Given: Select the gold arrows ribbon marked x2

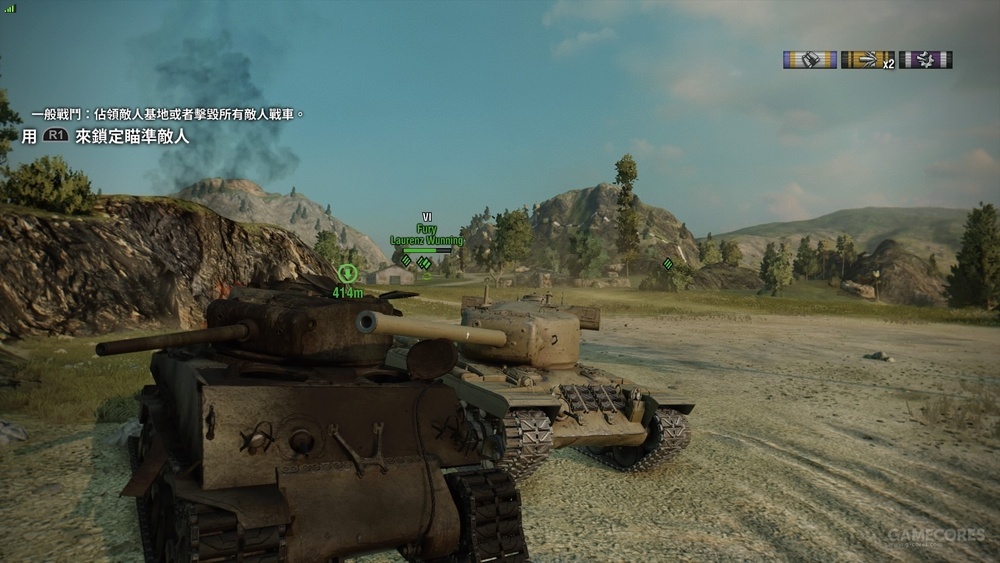Looking at the screenshot, I should coord(867,60).
